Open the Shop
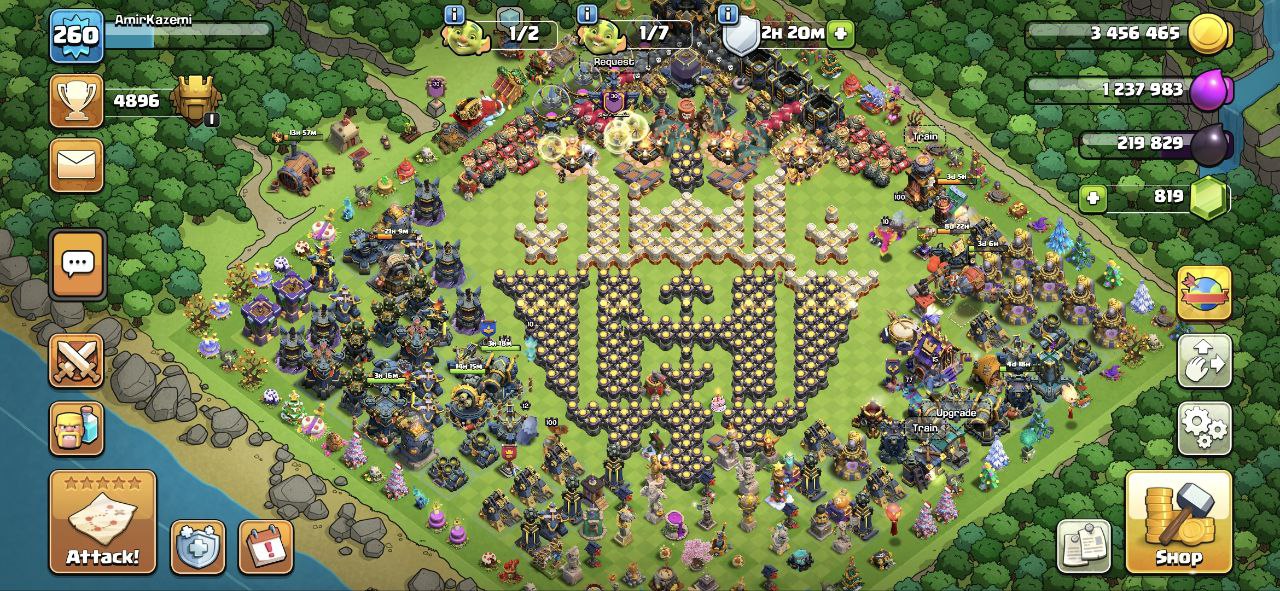 point(1179,522)
